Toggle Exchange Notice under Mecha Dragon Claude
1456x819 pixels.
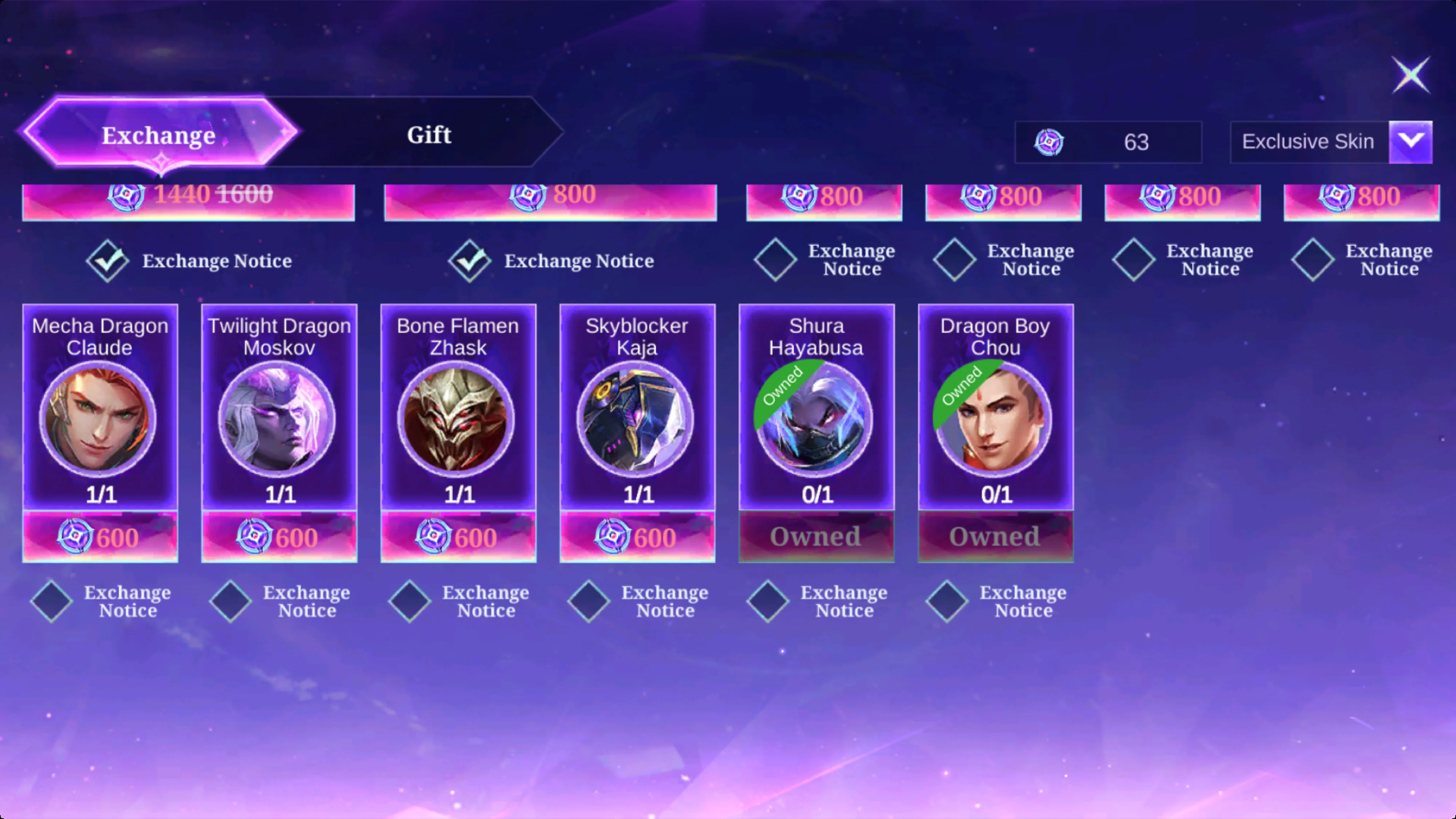click(51, 601)
